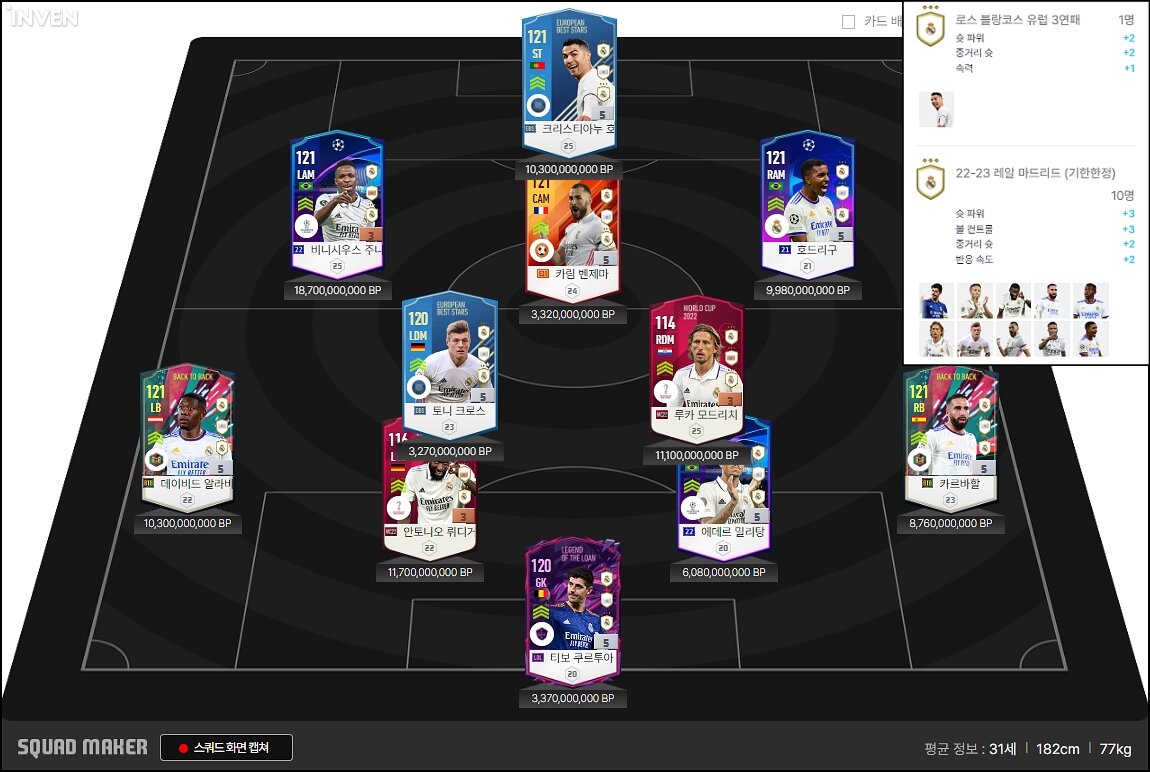Select the Cristiano Ronaldo ST card
The height and width of the screenshot is (772, 1150).
coord(568,80)
